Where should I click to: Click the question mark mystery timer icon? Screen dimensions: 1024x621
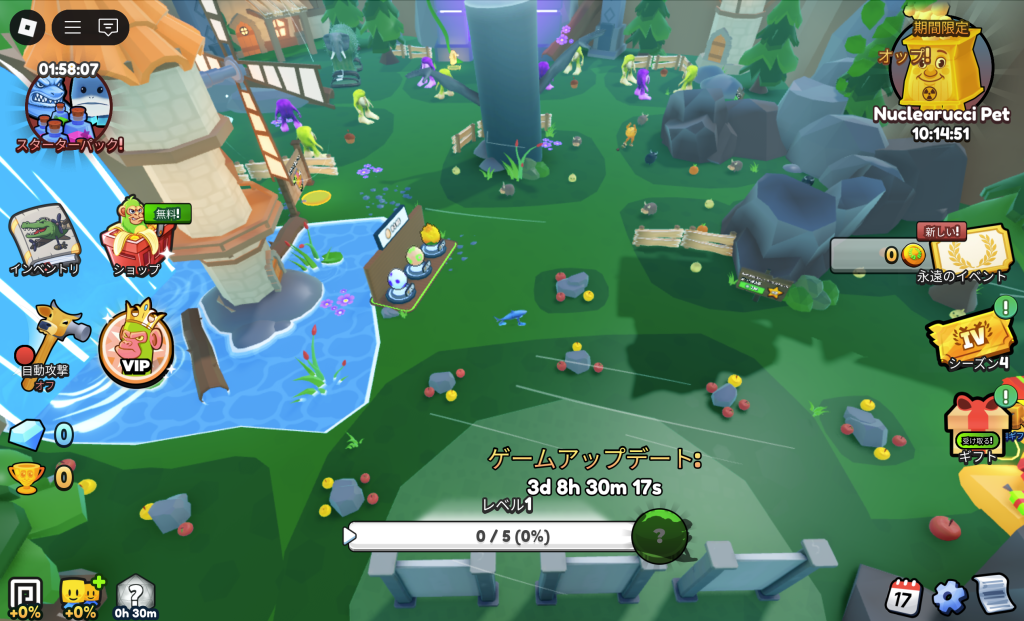click(135, 595)
